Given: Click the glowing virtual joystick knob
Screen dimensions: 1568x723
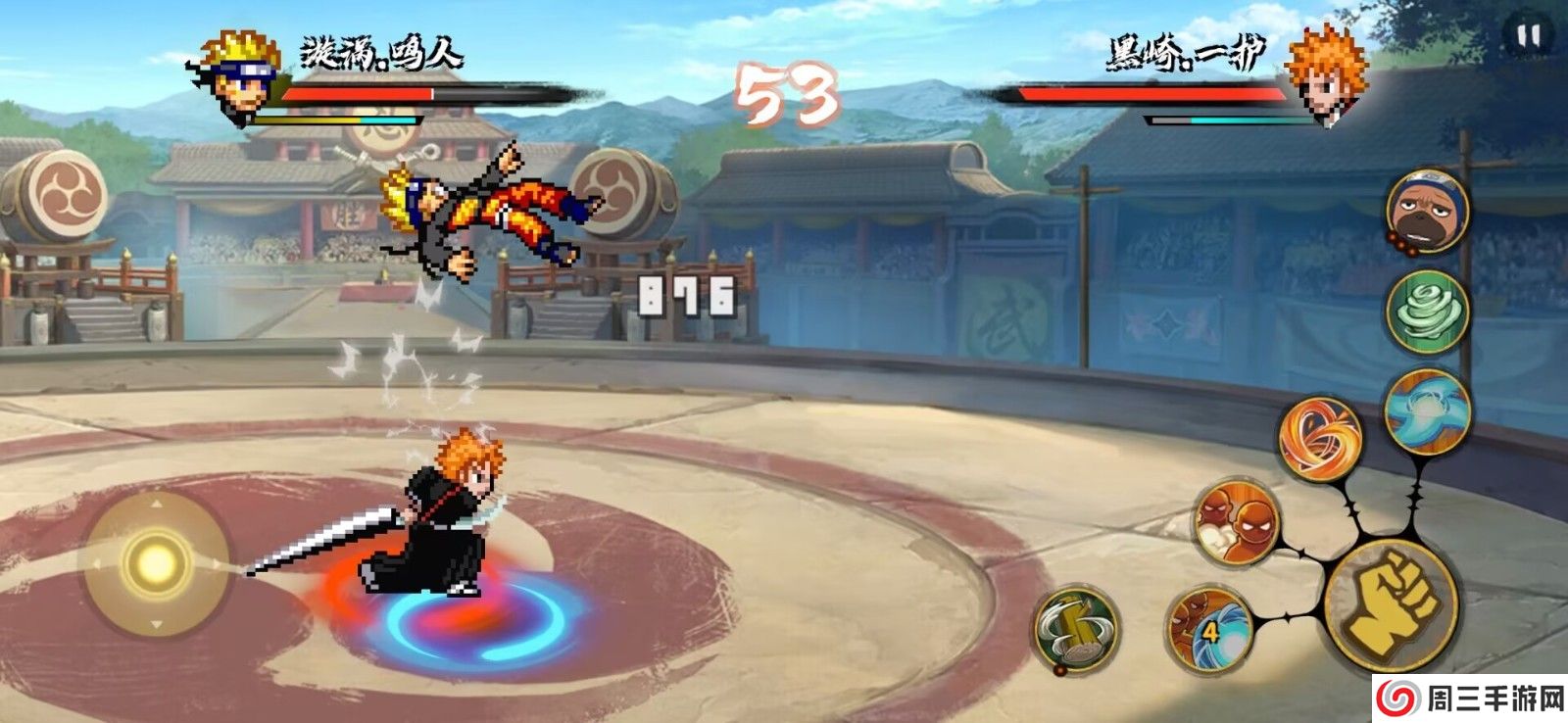Looking at the screenshot, I should [155, 562].
